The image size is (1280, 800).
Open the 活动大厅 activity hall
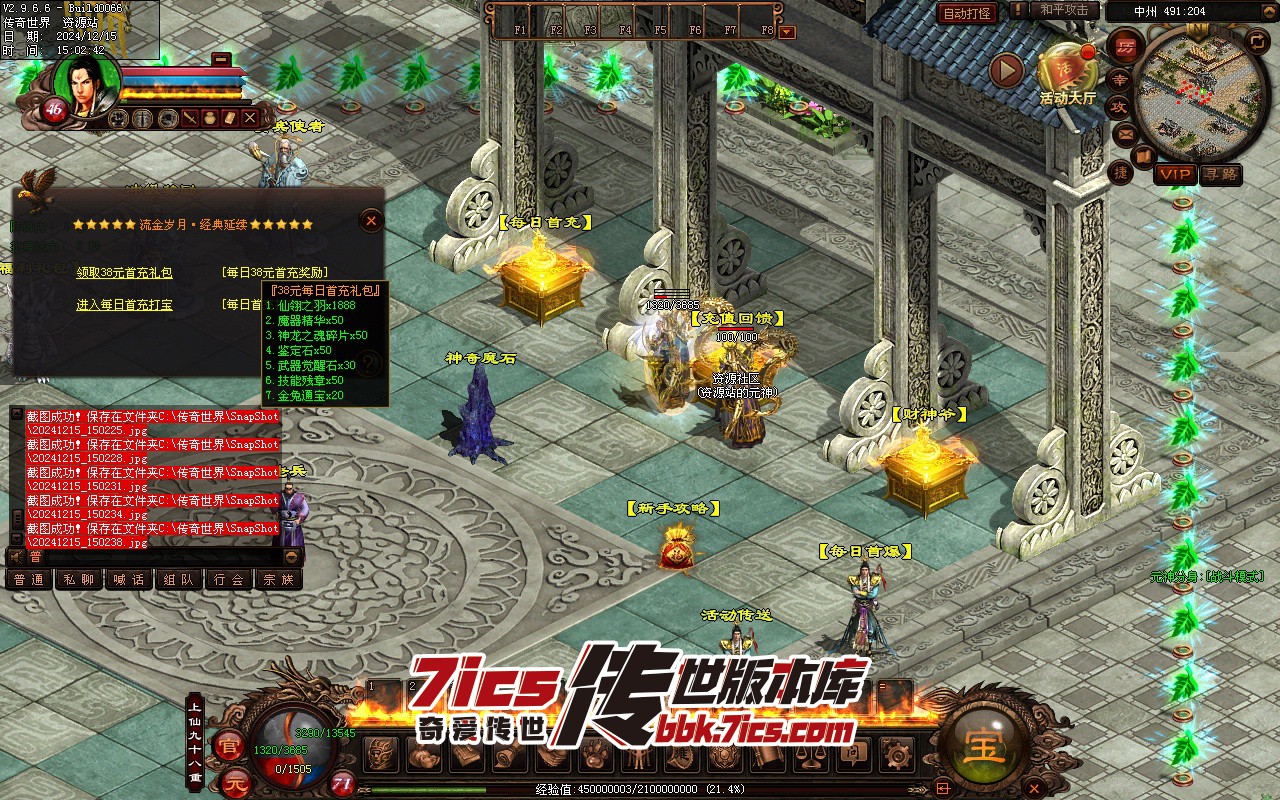pyautogui.click(x=1067, y=72)
